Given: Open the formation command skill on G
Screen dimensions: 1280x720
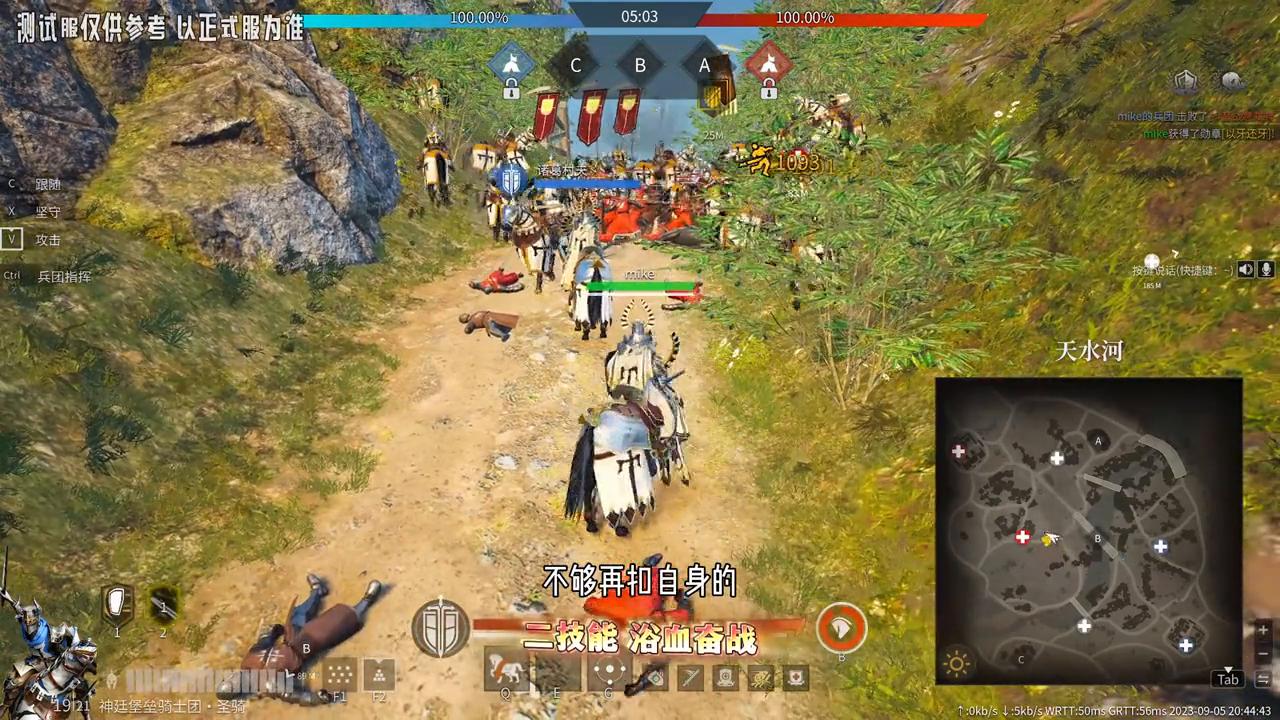Looking at the screenshot, I should tap(607, 670).
